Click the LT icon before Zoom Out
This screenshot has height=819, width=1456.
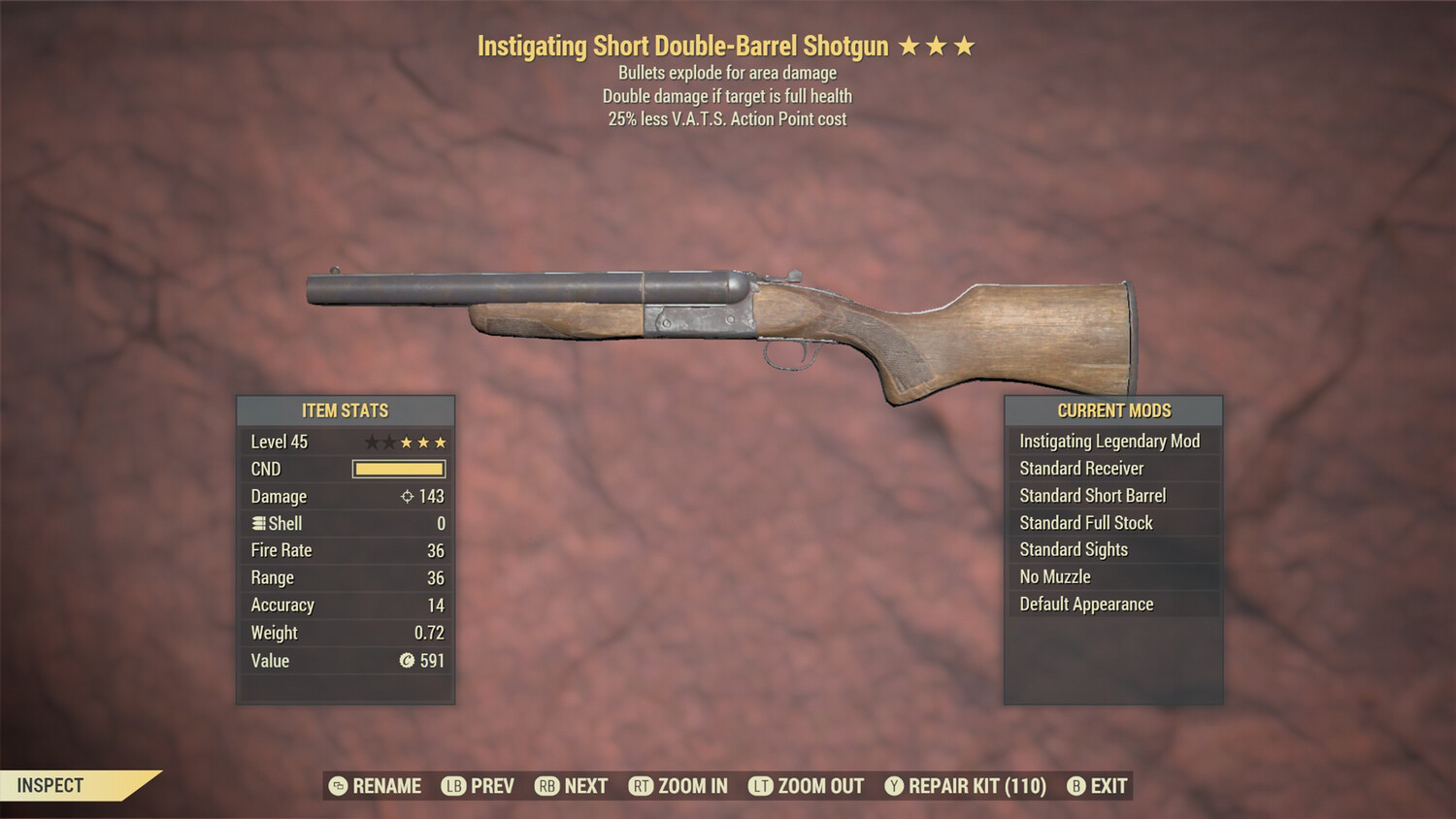[x=763, y=786]
